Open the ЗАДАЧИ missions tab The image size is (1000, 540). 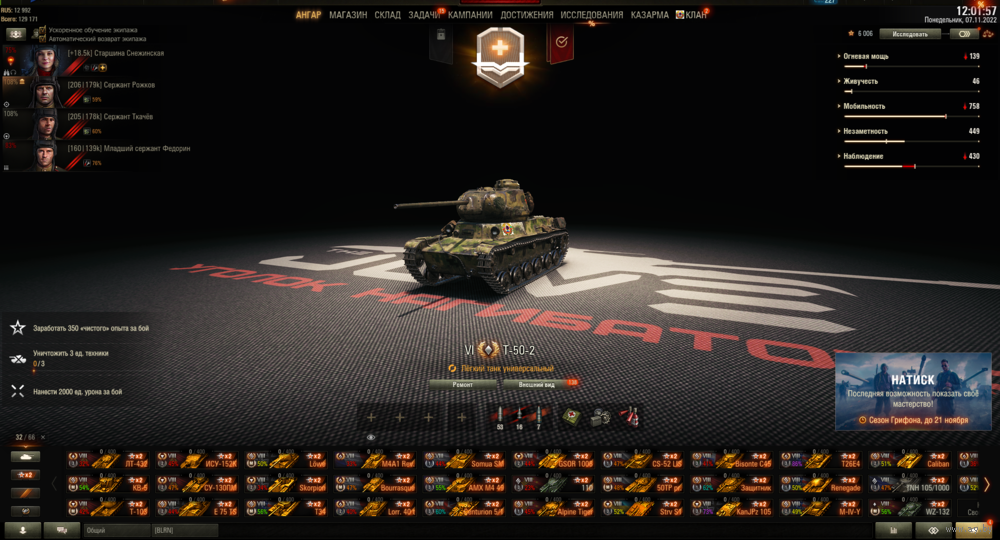[425, 15]
